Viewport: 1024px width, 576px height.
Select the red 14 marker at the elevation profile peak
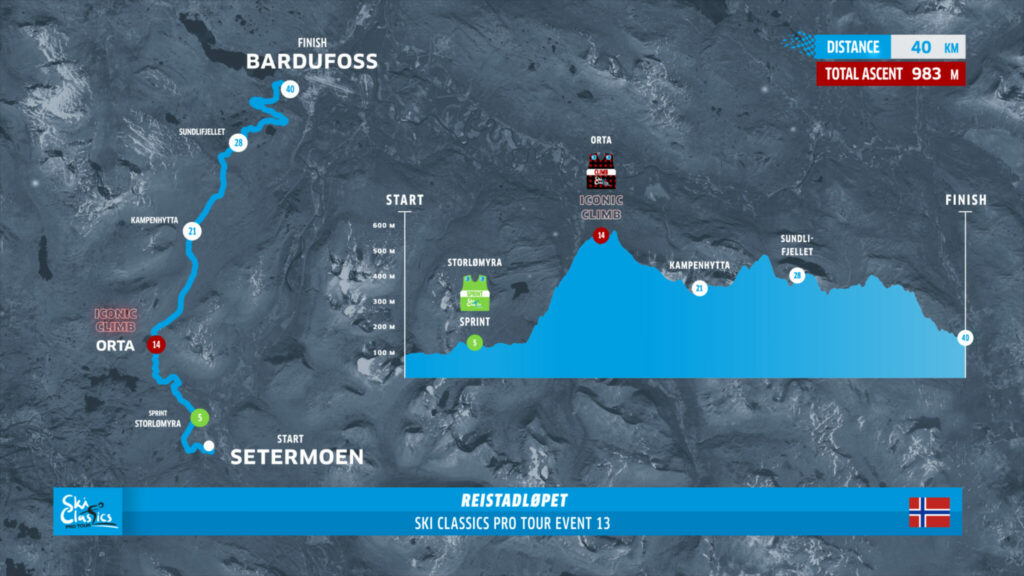[601, 236]
